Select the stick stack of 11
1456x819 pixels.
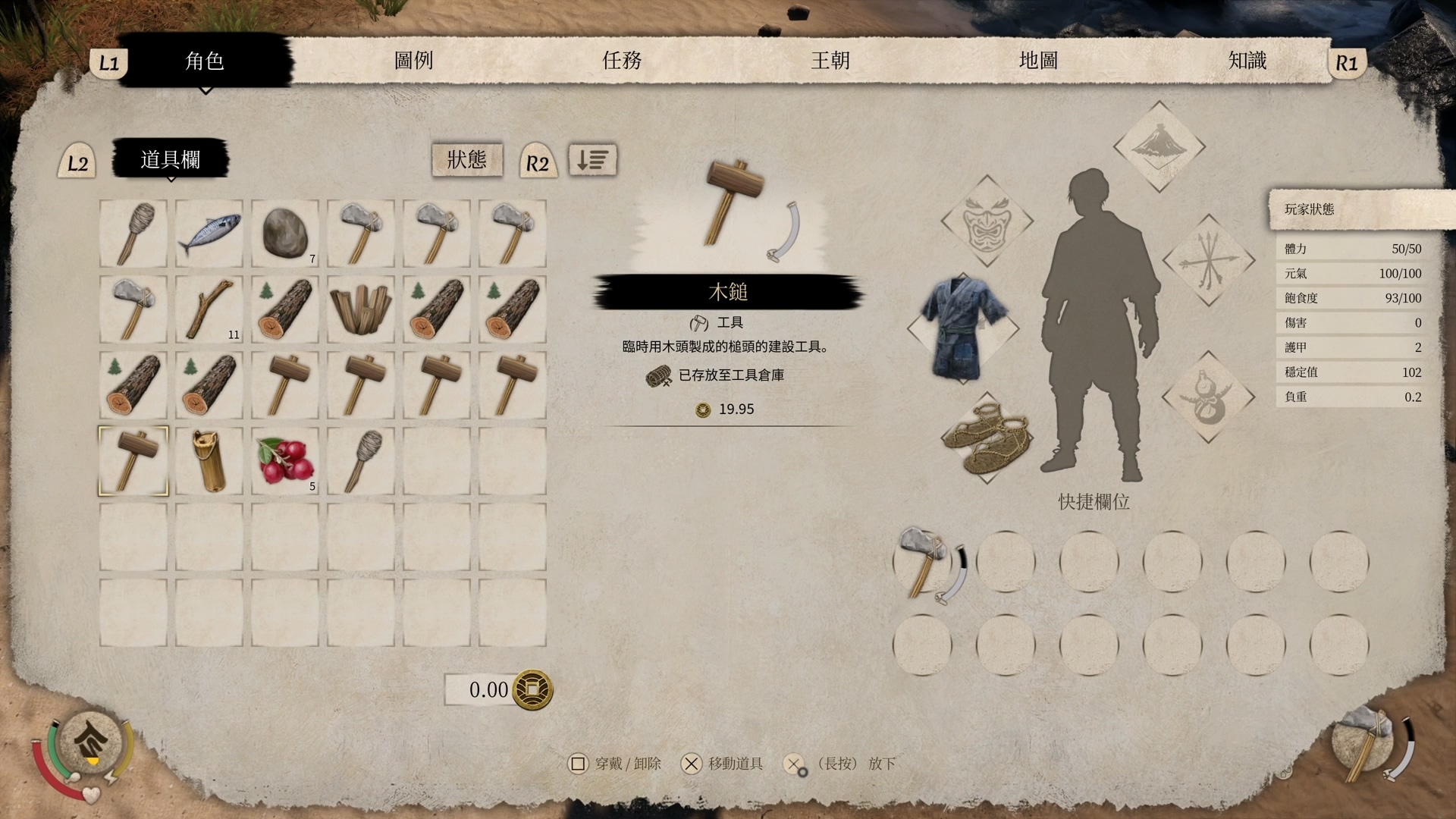(209, 309)
